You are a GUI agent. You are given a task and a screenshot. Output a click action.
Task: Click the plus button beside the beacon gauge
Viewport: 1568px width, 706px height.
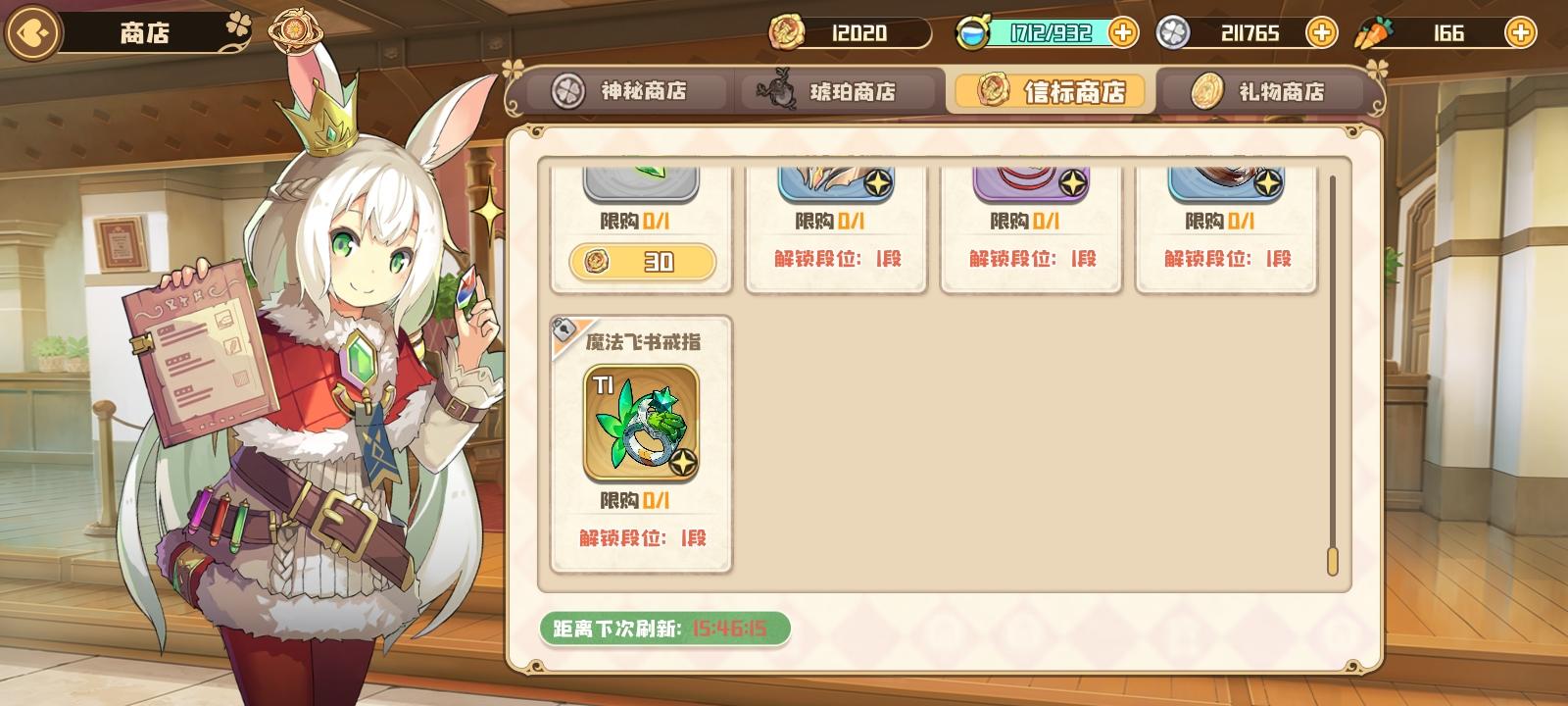pyautogui.click(x=1123, y=32)
